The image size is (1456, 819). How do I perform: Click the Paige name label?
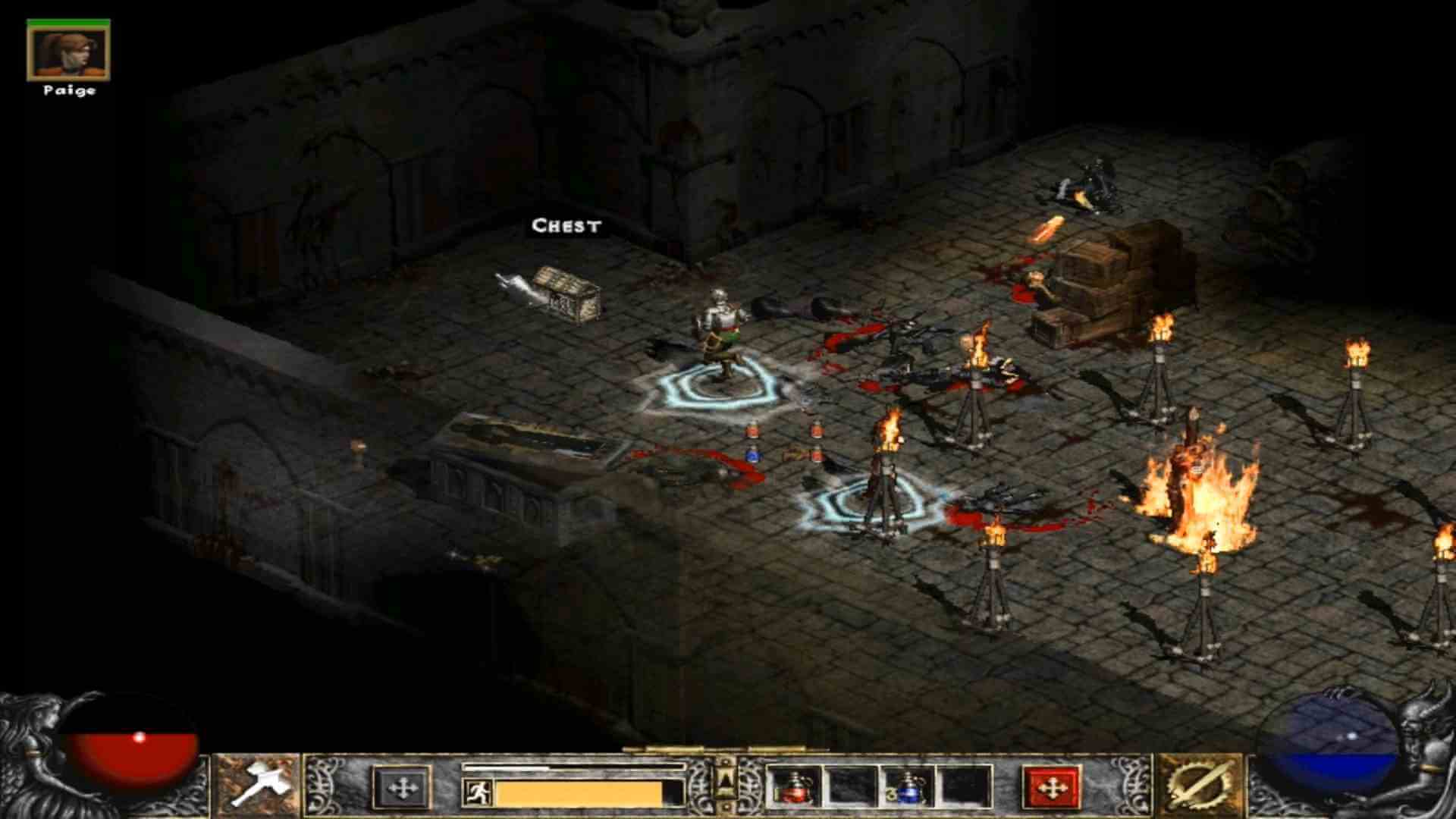click(x=68, y=91)
